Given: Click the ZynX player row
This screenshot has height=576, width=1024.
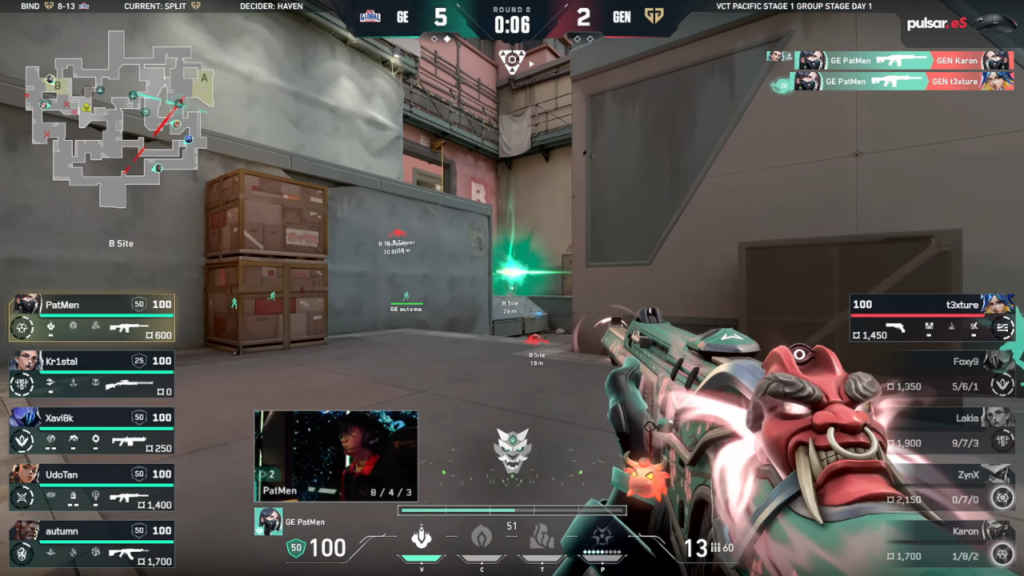Looking at the screenshot, I should [x=950, y=485].
